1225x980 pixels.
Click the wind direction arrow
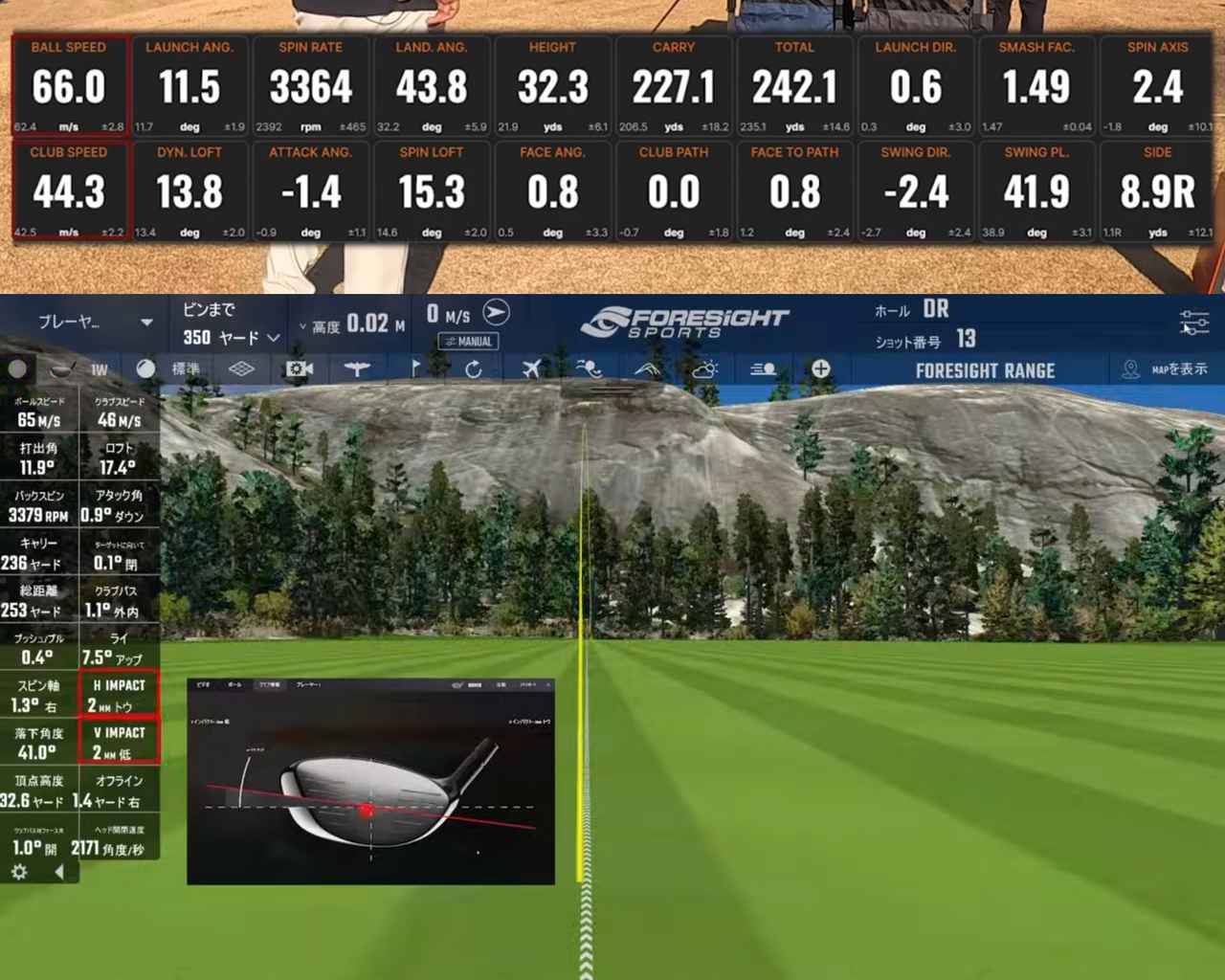(496, 313)
